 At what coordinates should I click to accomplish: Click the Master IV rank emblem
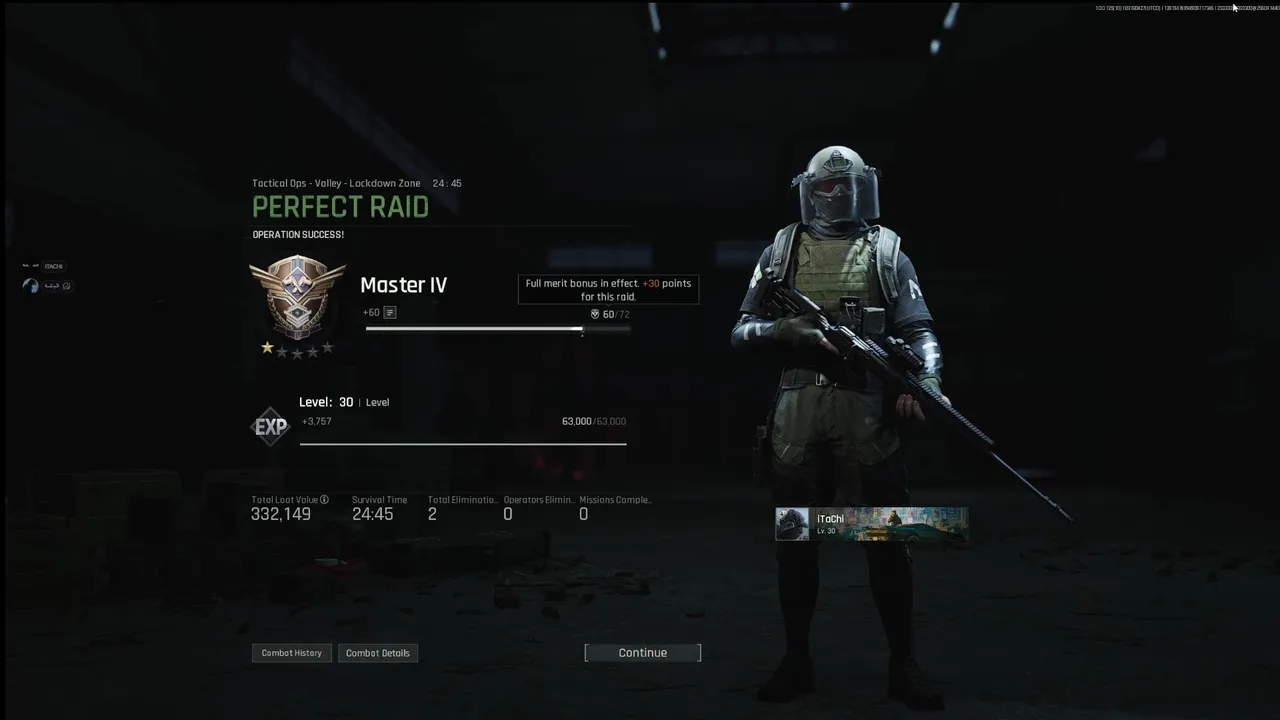tap(297, 297)
